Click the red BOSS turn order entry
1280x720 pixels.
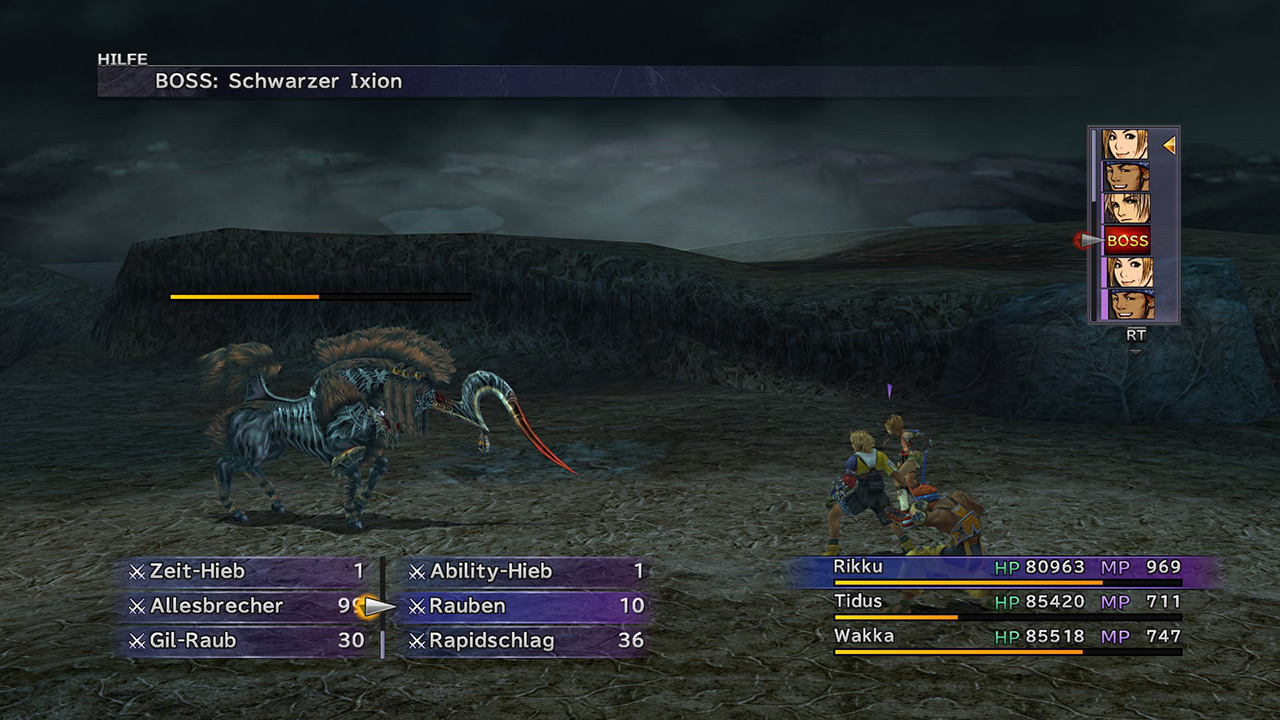click(1127, 241)
